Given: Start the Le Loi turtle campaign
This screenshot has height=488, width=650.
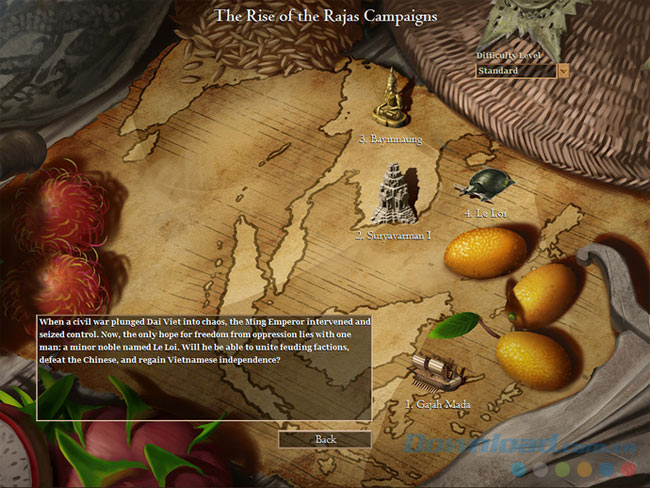Looking at the screenshot, I should (x=489, y=184).
